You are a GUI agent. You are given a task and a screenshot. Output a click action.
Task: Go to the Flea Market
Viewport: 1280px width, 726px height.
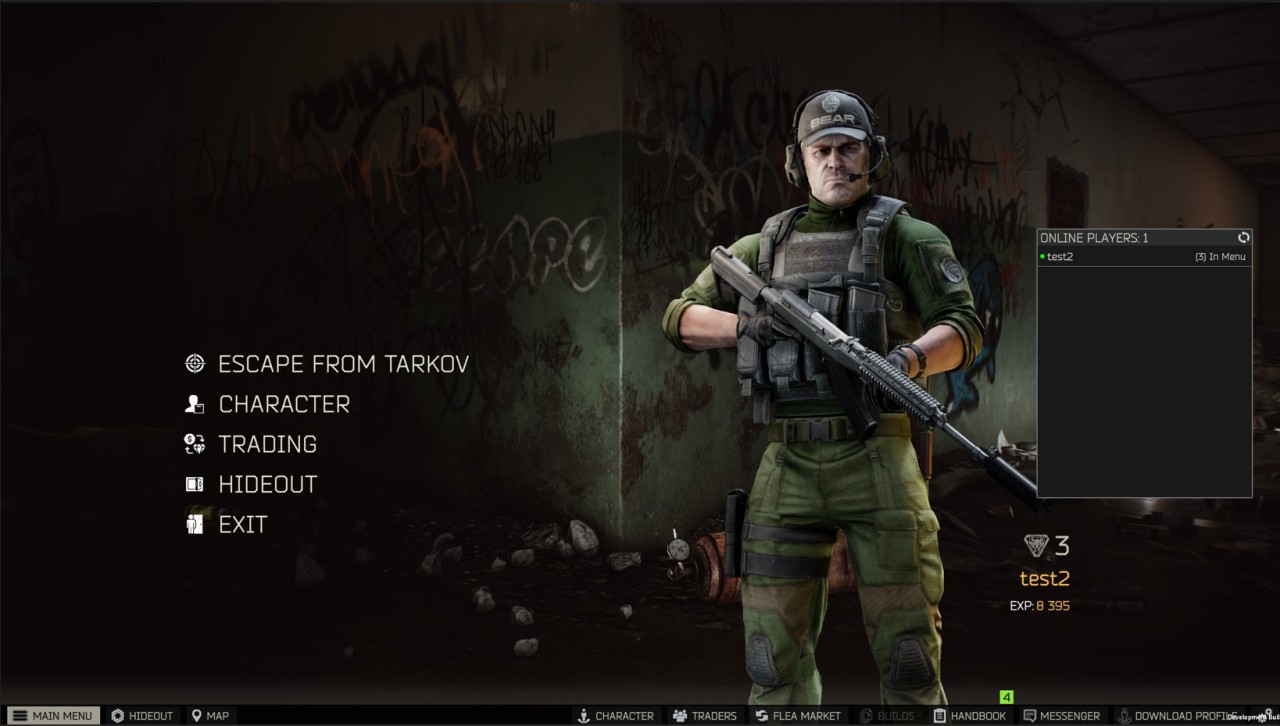click(x=798, y=716)
